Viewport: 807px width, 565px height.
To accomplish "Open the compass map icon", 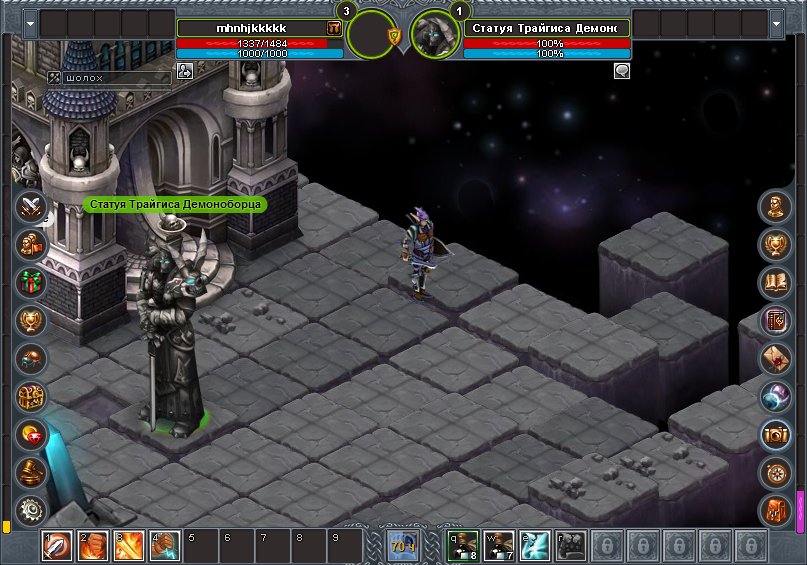I will tap(775, 472).
